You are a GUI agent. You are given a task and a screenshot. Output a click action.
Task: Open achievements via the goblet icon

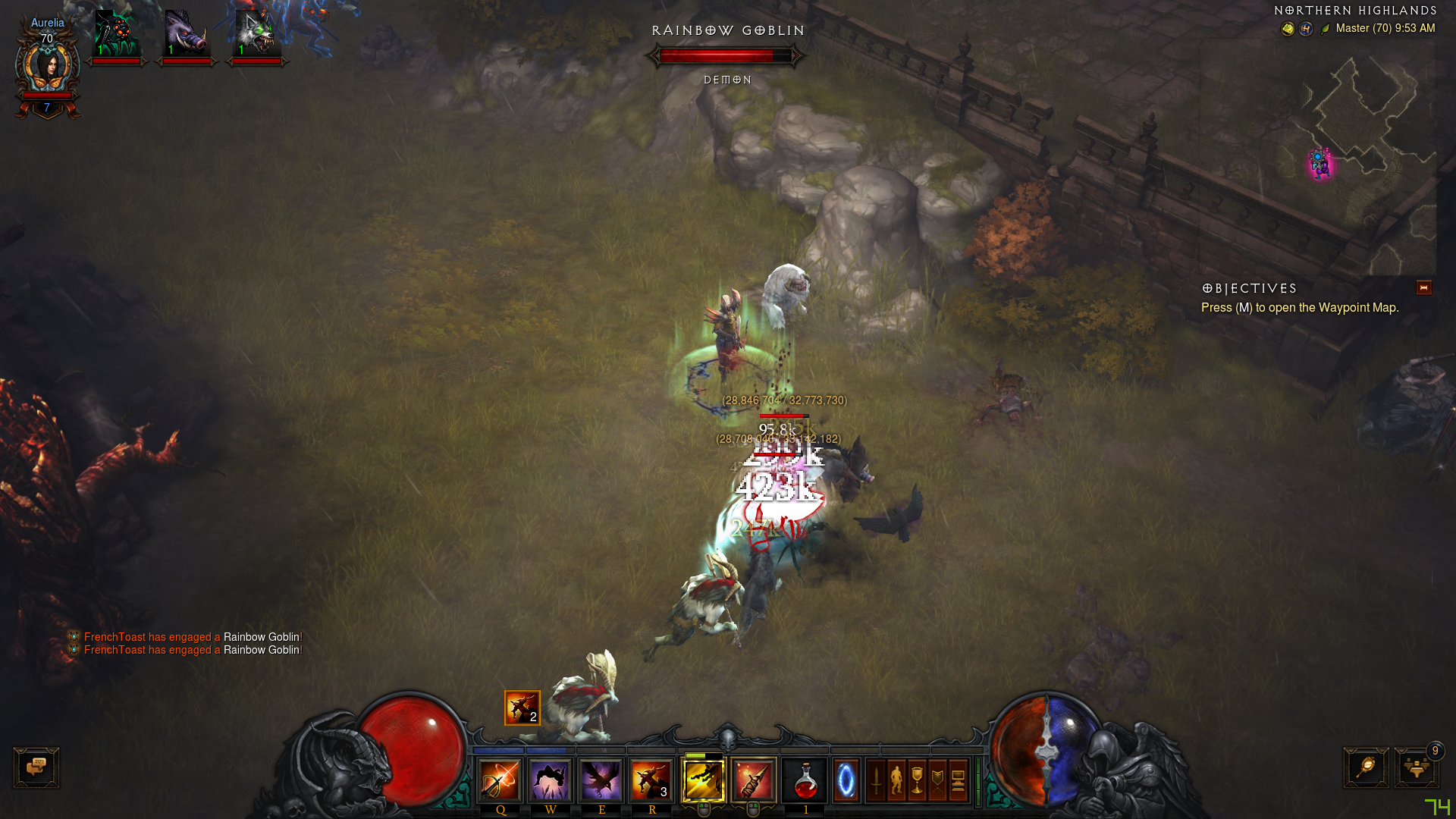(x=918, y=780)
